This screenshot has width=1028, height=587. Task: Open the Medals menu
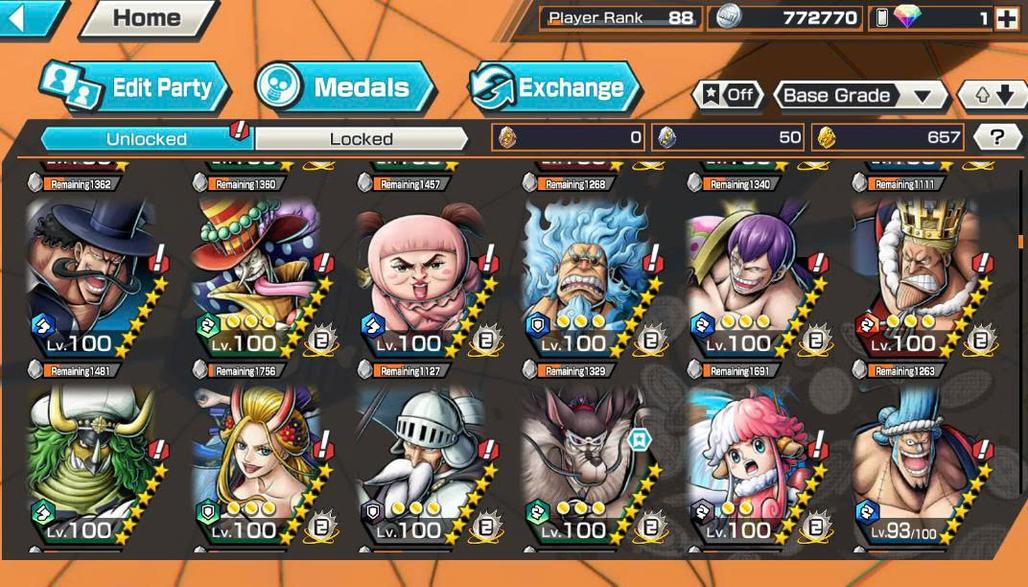click(345, 87)
